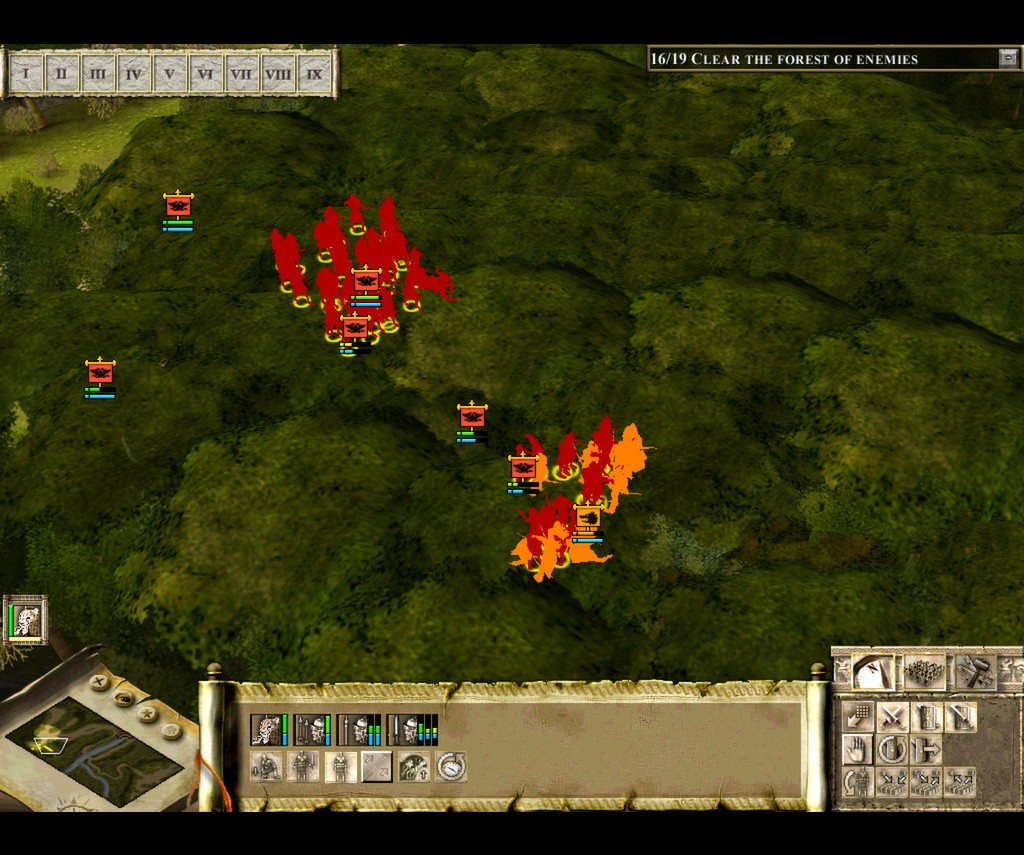Select the open hand stop command
The width and height of the screenshot is (1024, 855).
click(857, 749)
